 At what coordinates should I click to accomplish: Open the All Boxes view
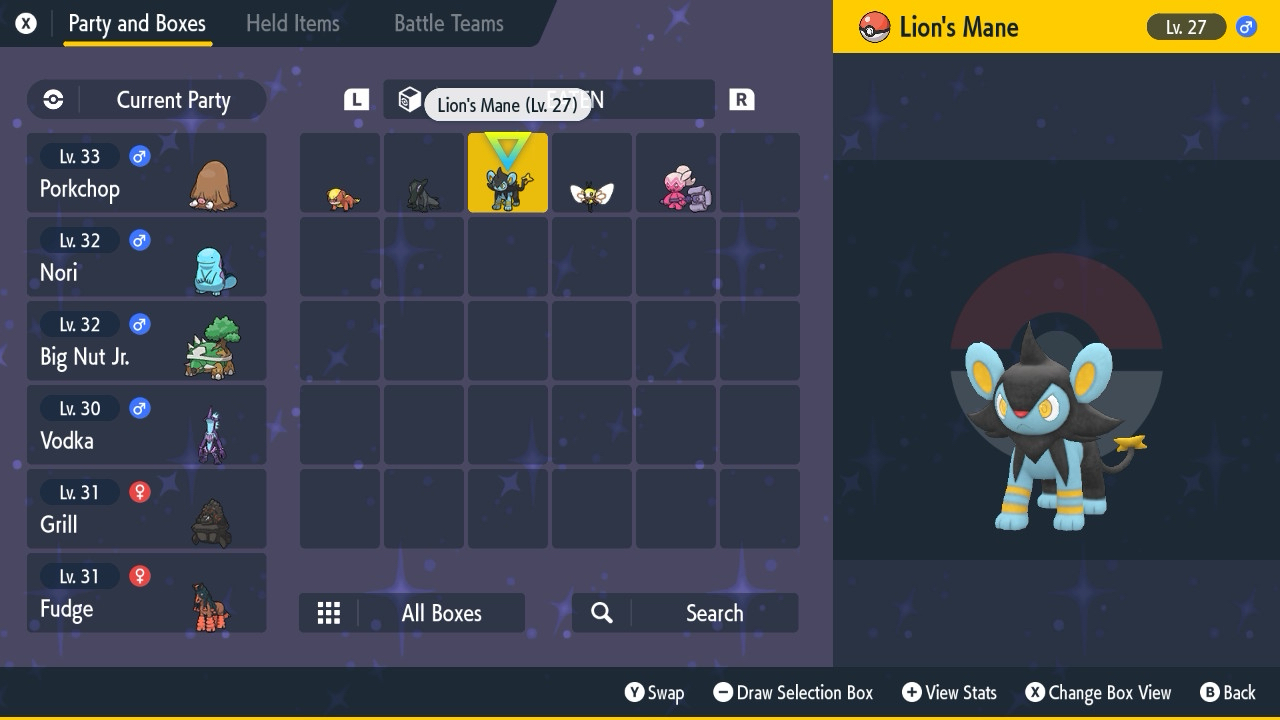(412, 613)
